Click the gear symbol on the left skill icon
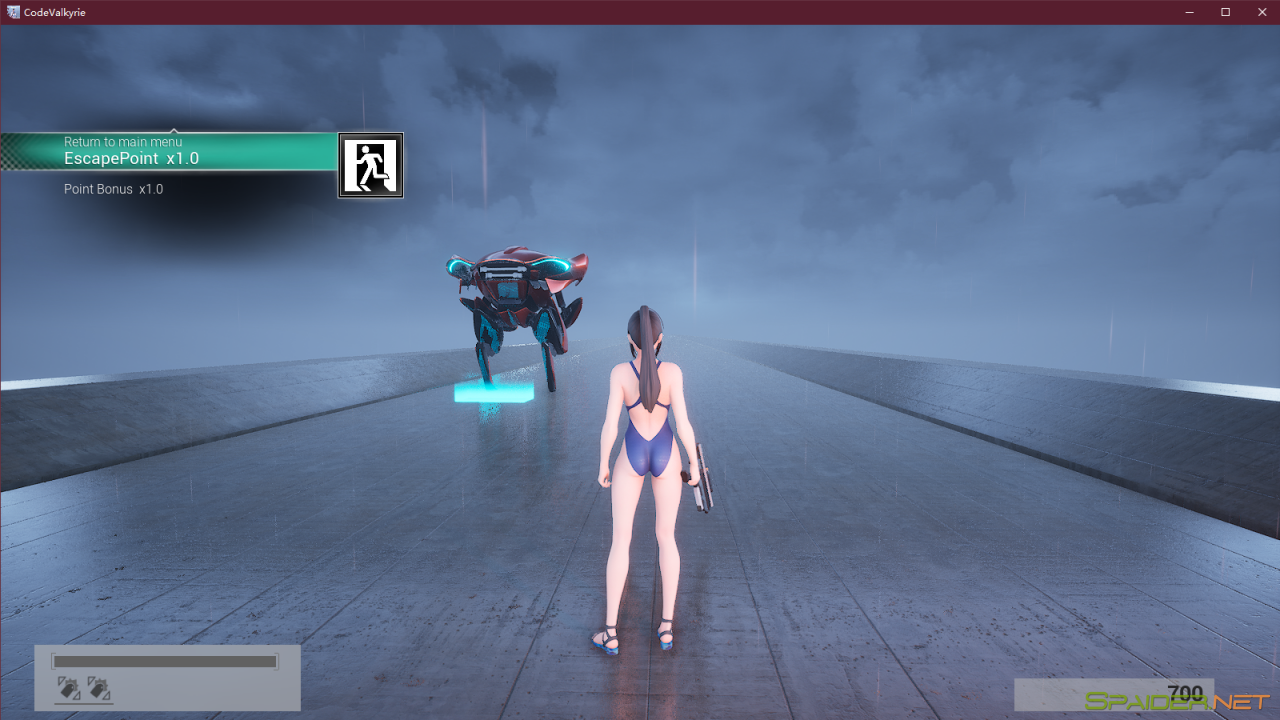Screen dimensions: 1280x720 tap(72, 683)
